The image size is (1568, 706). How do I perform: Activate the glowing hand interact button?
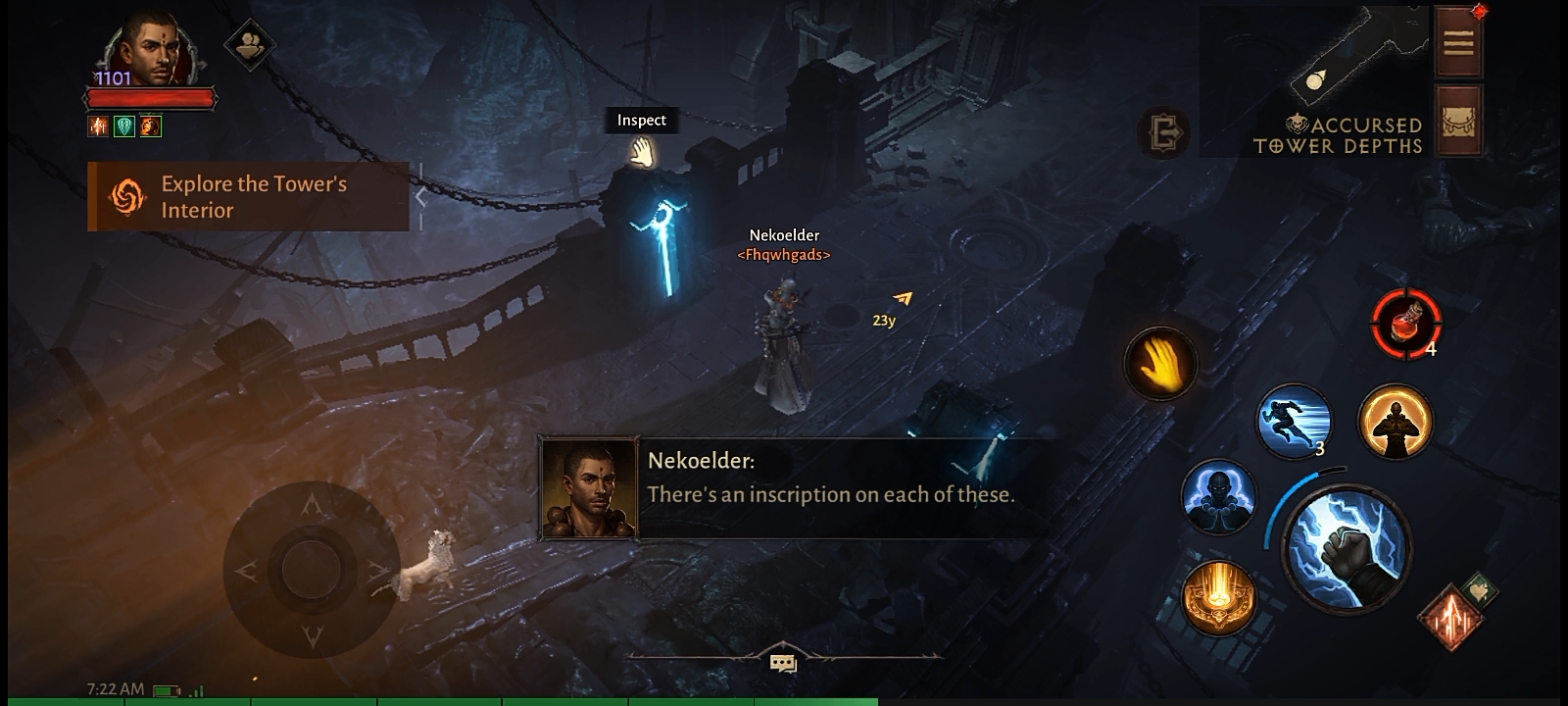pyautogui.click(x=1161, y=365)
